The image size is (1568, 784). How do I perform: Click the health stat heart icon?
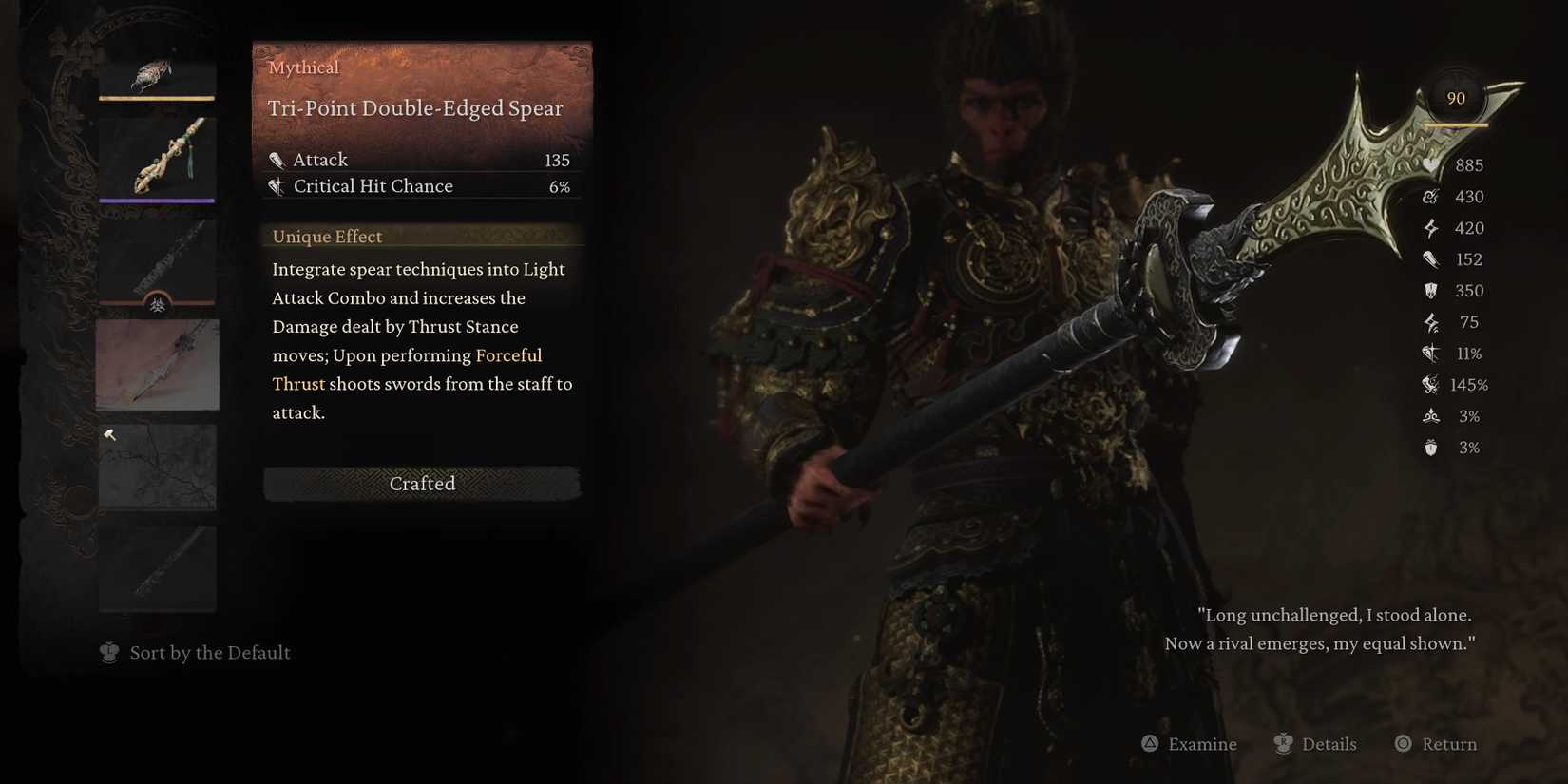[x=1430, y=164]
